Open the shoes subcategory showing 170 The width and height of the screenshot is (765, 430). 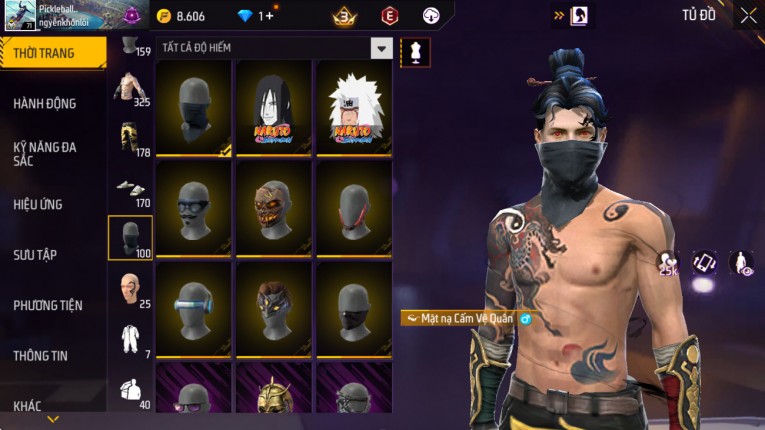(130, 188)
